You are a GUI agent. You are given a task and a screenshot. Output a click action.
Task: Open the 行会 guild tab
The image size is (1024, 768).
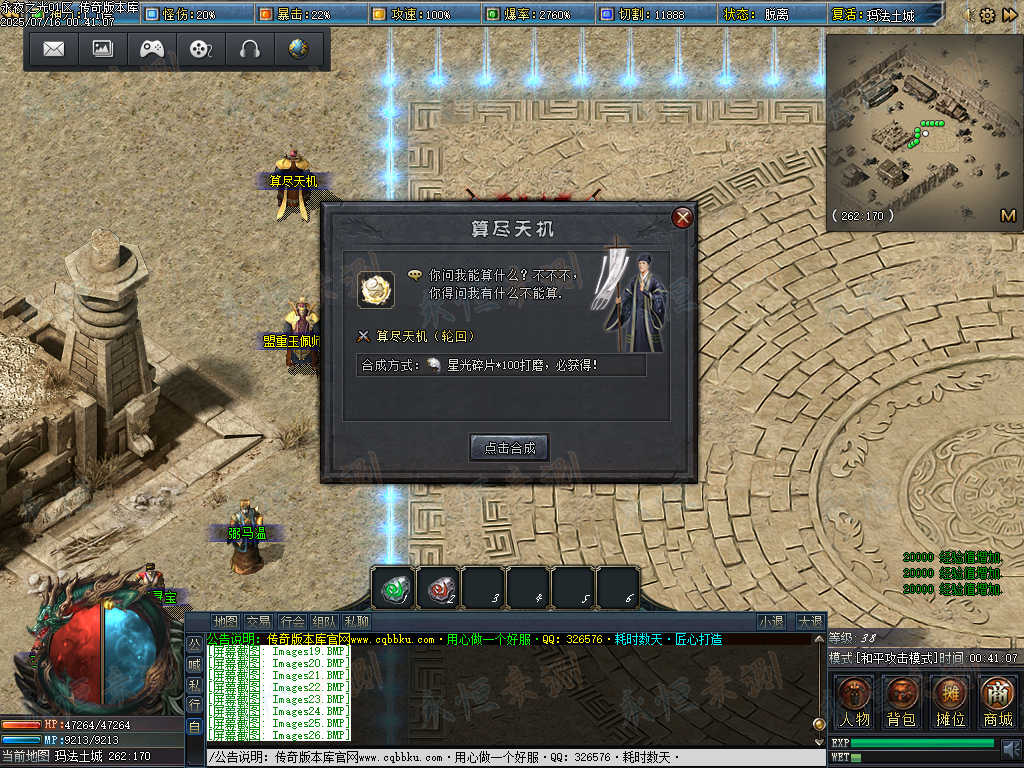coord(292,621)
